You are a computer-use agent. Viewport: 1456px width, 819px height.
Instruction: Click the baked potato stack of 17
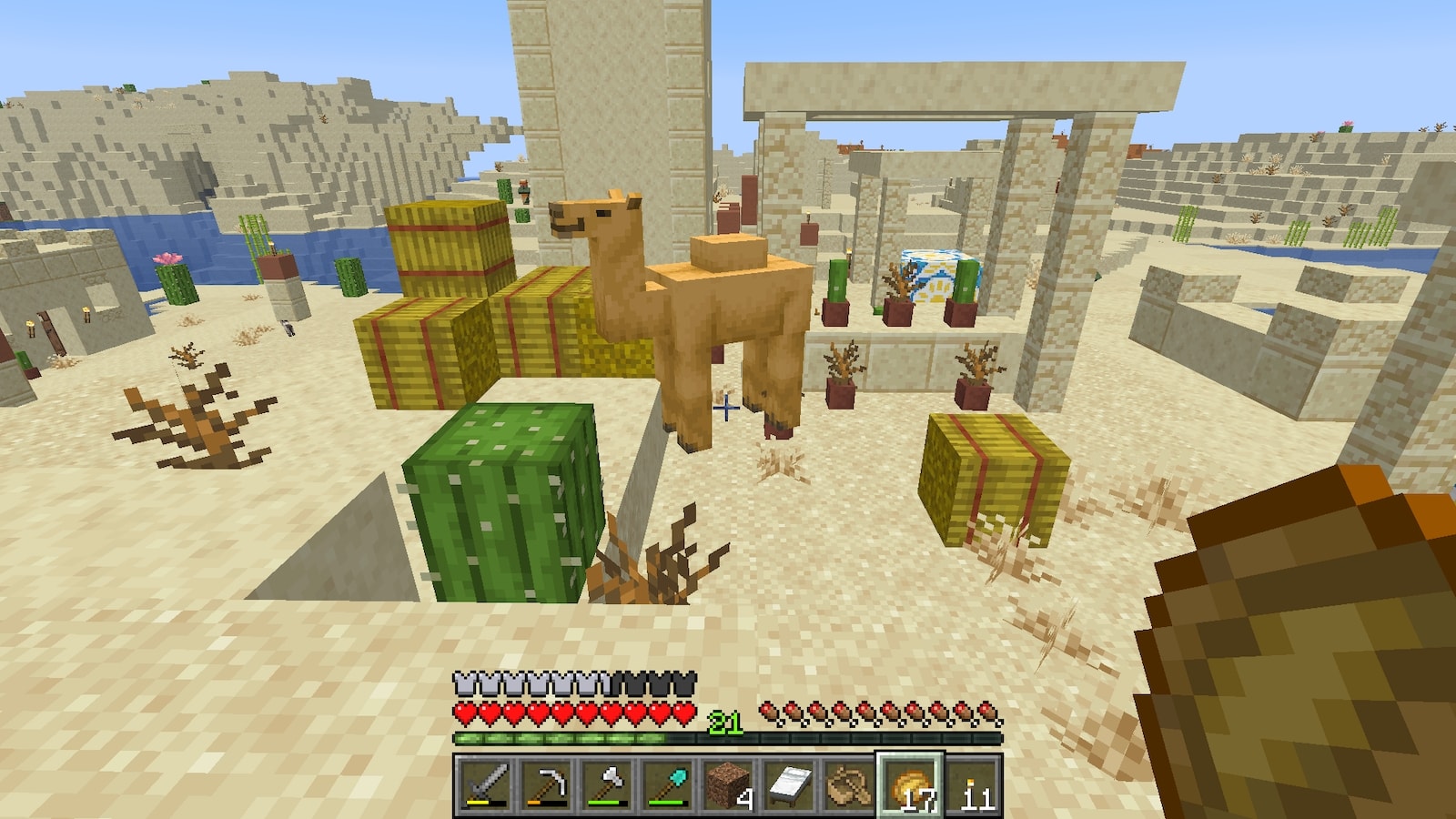(910, 784)
